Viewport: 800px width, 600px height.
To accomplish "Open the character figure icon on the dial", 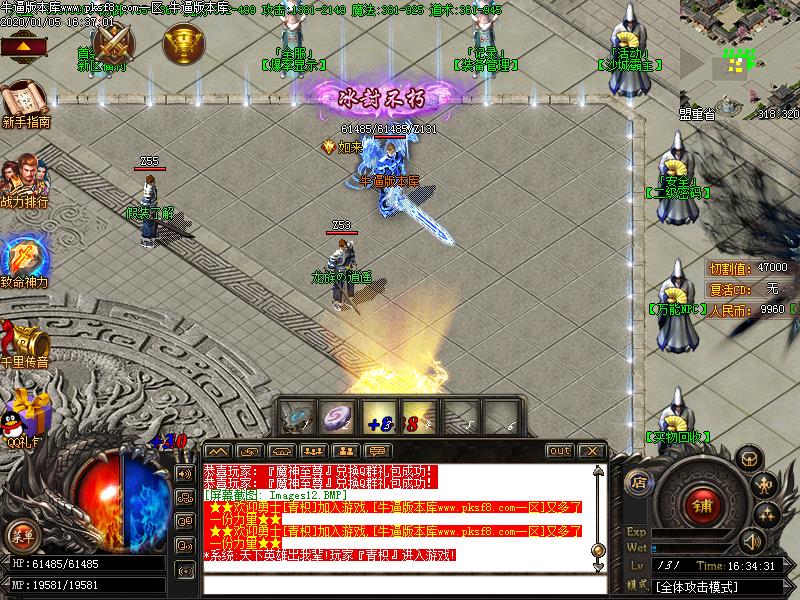I will pyautogui.click(x=765, y=487).
